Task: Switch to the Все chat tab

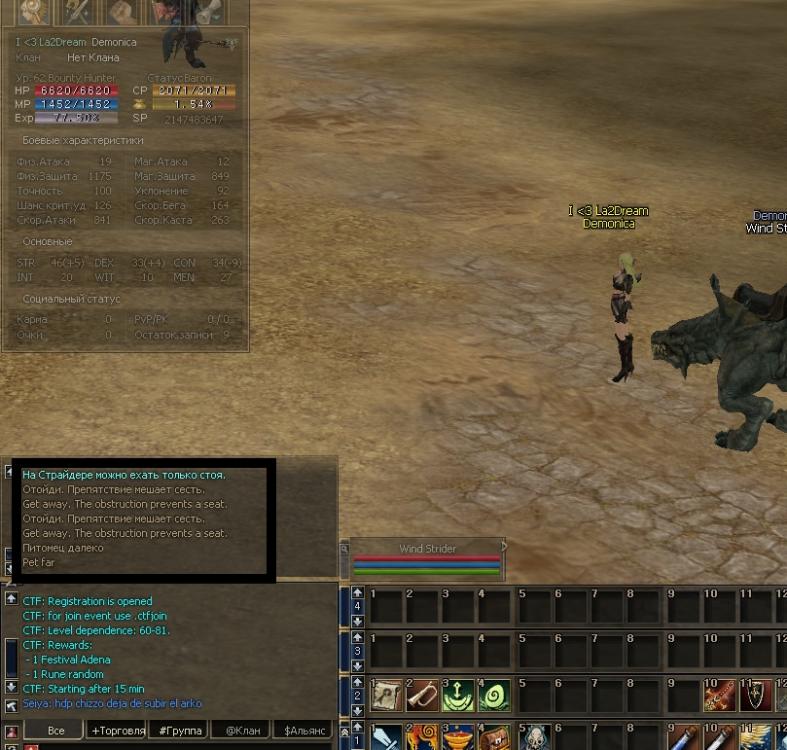Action: point(56,731)
